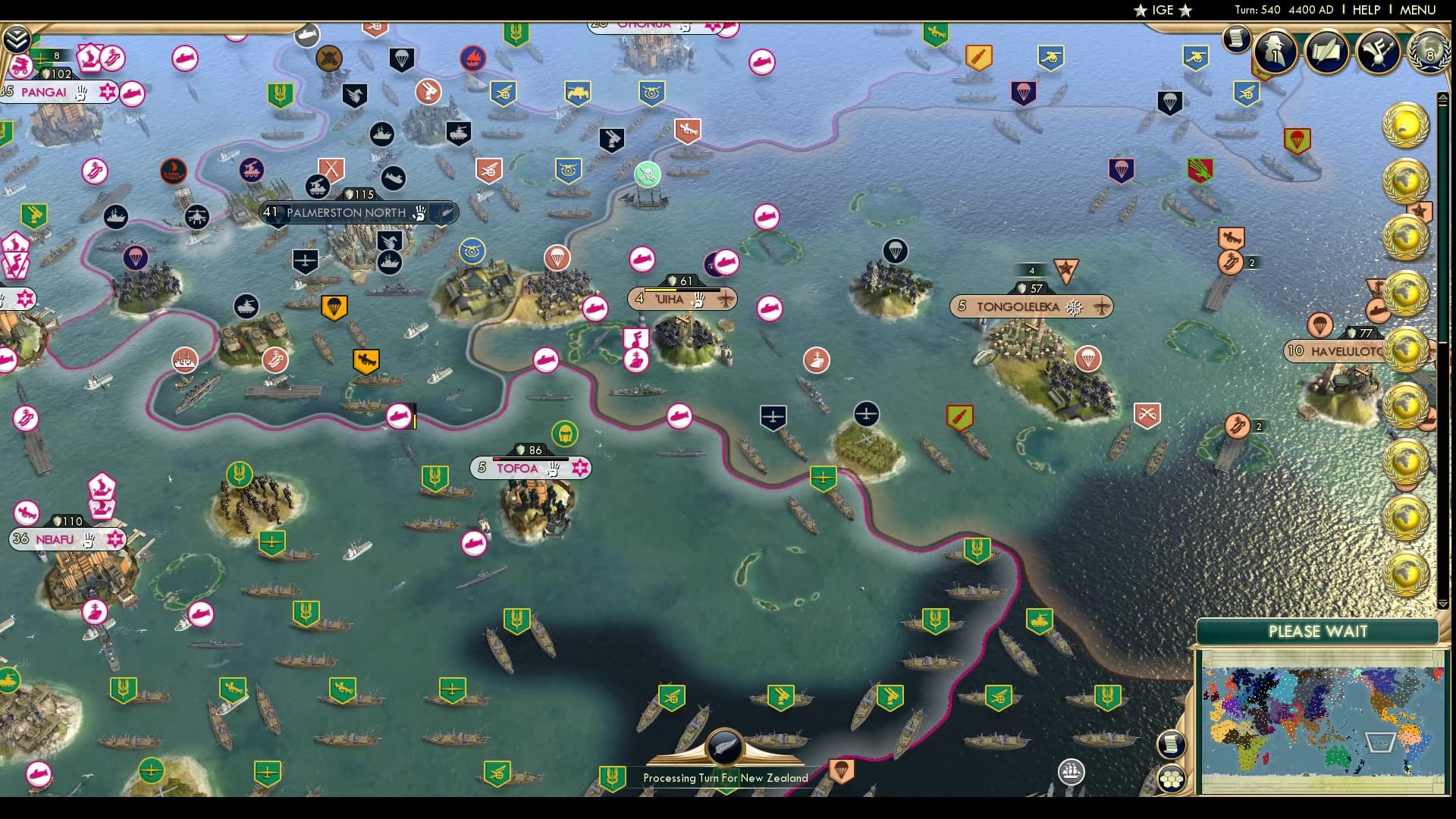Click the sailing ship icon beside the minimap
Image resolution: width=1456 pixels, height=819 pixels.
tap(1072, 773)
